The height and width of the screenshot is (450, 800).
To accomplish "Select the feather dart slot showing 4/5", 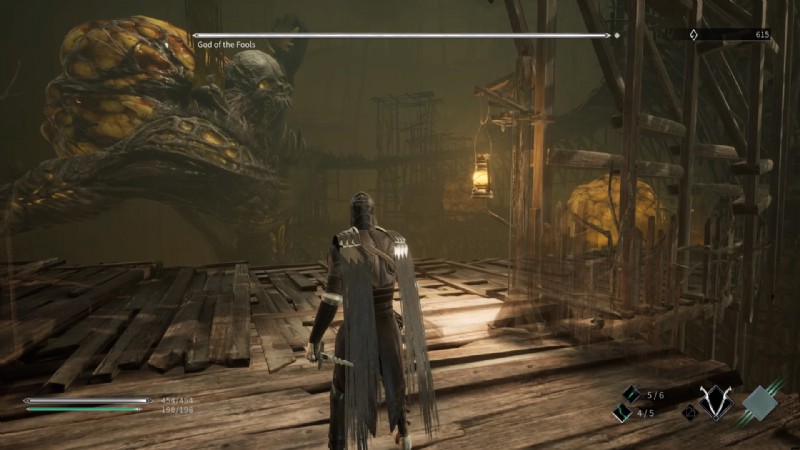I will pyautogui.click(x=620, y=413).
